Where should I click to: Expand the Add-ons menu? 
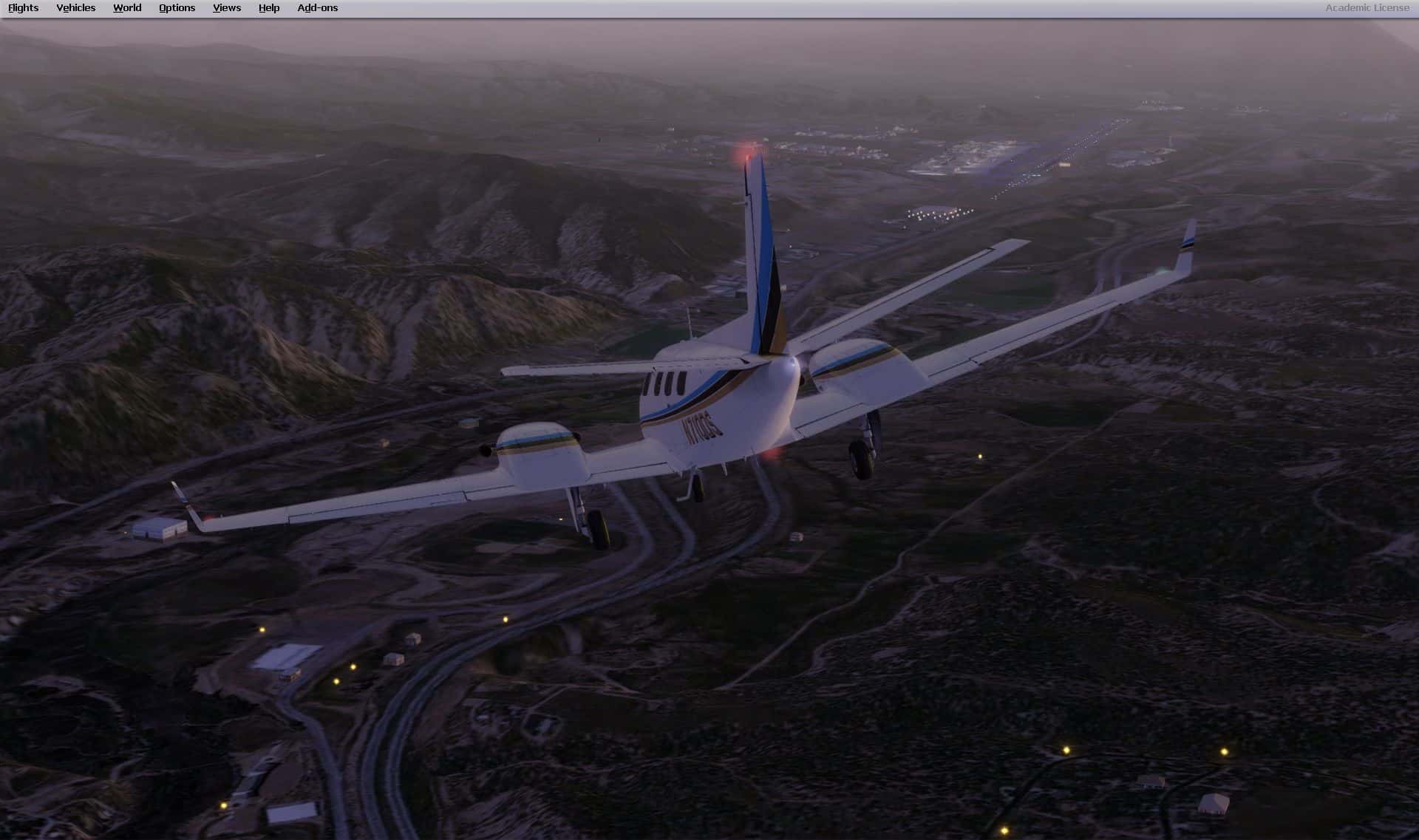click(x=317, y=8)
